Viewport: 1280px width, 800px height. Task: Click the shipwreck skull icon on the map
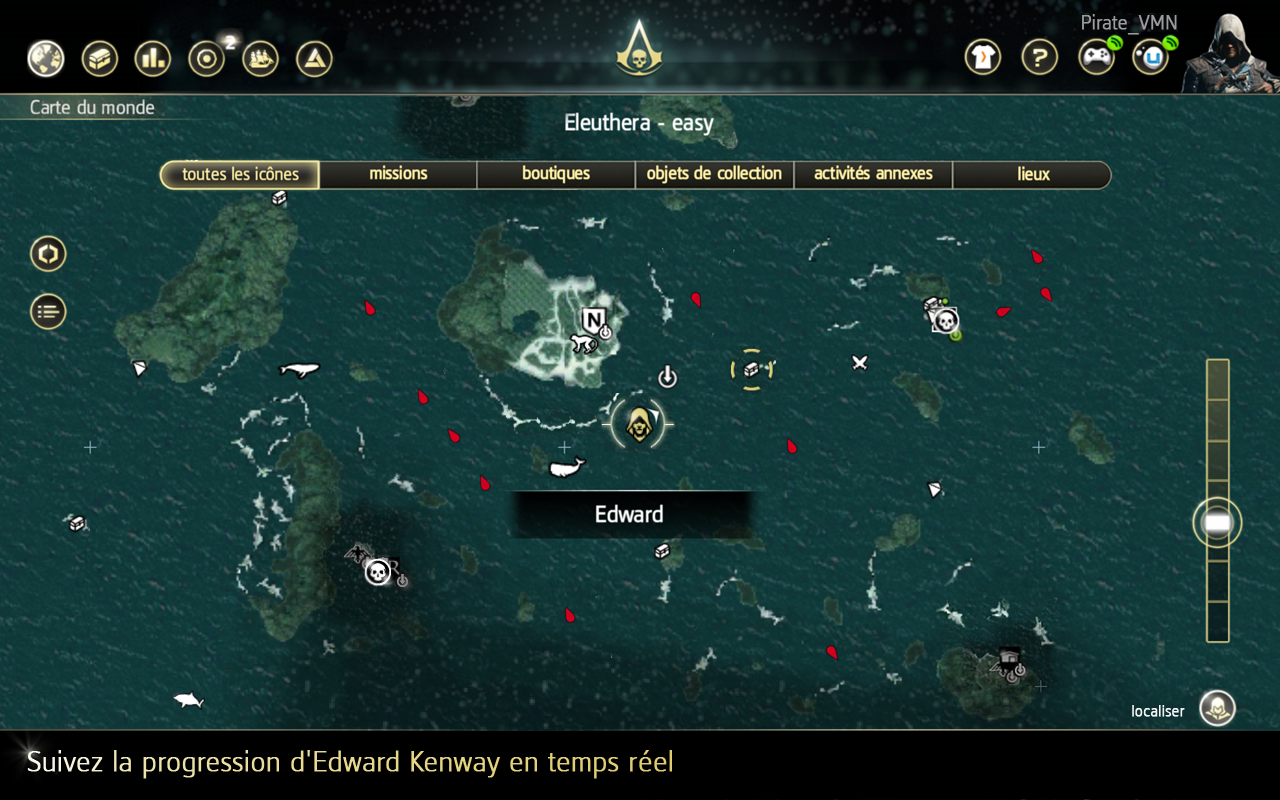[x=378, y=575]
